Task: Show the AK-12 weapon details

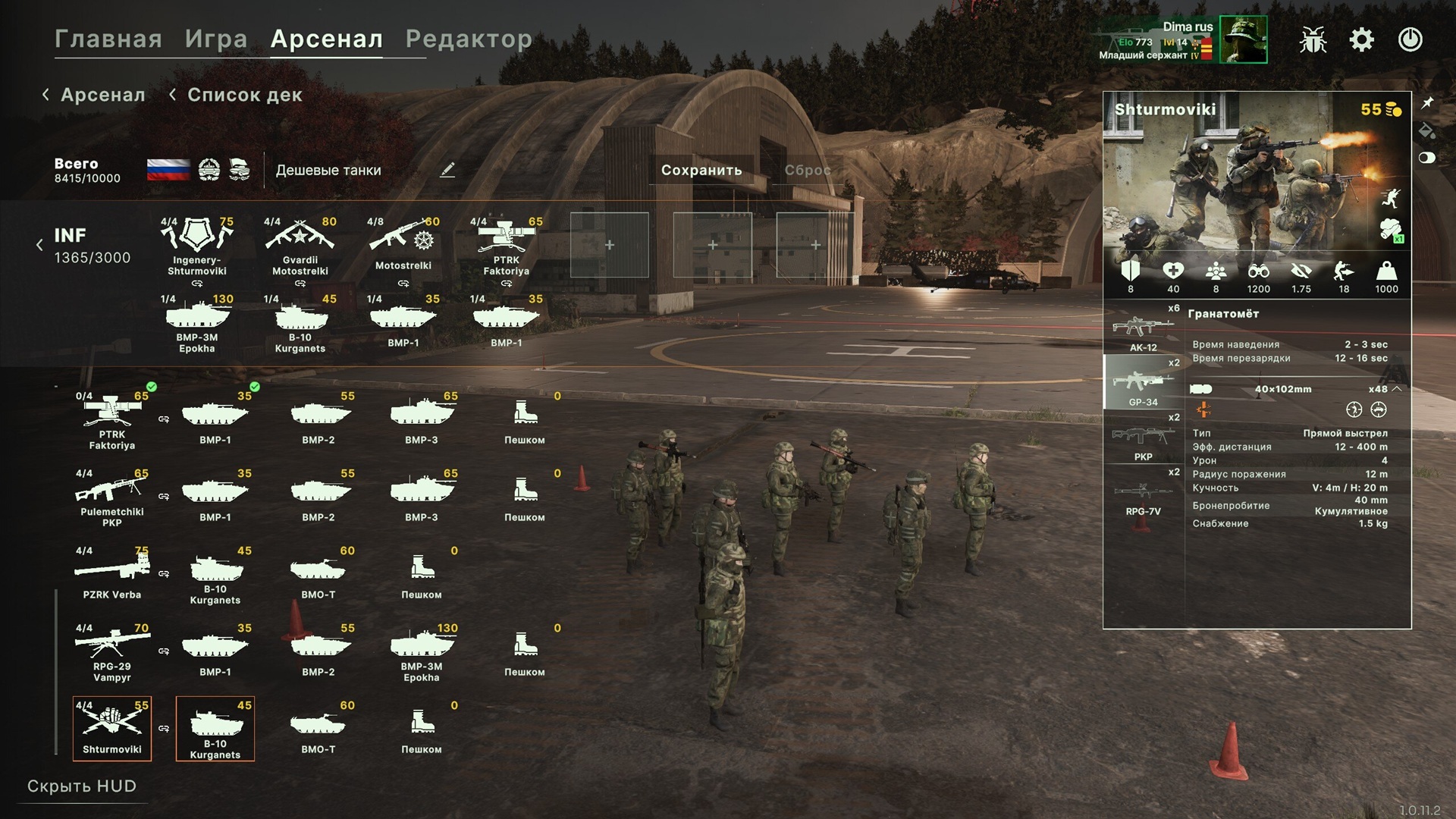Action: coord(1143,330)
